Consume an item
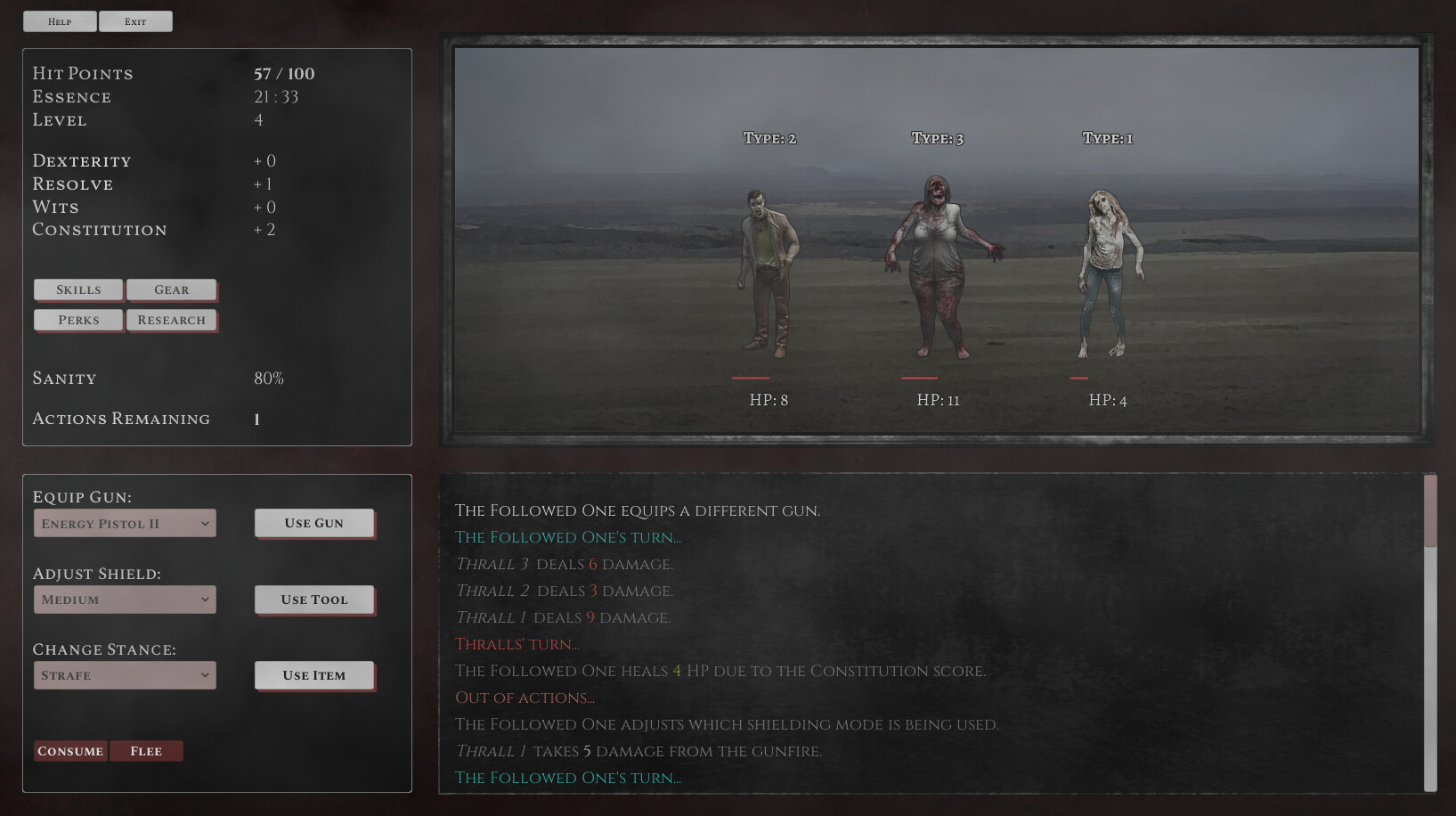 pos(69,750)
